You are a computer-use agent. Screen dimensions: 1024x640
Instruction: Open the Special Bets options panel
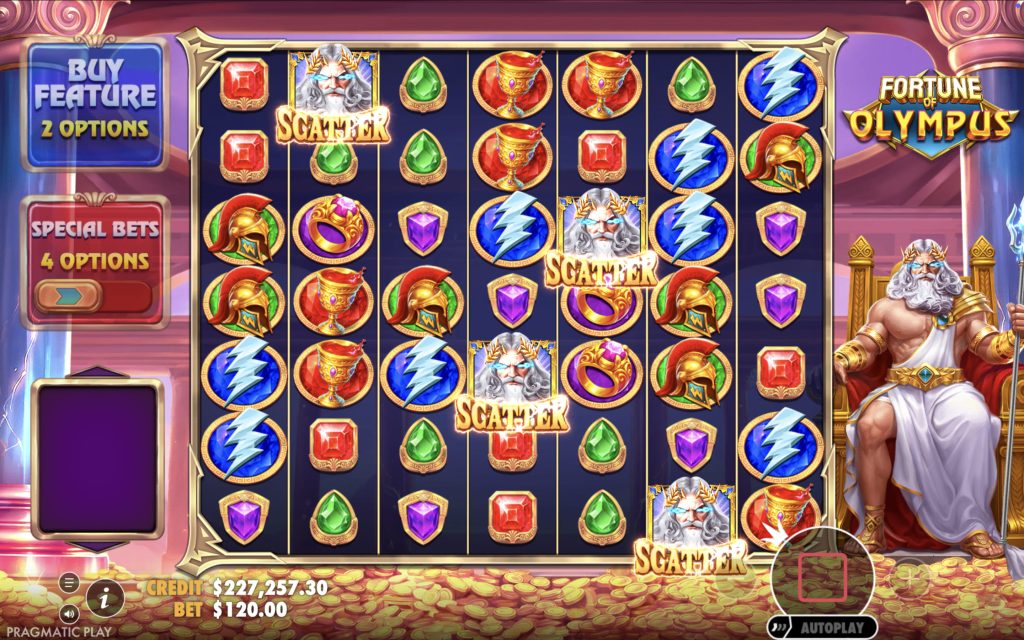[94, 244]
